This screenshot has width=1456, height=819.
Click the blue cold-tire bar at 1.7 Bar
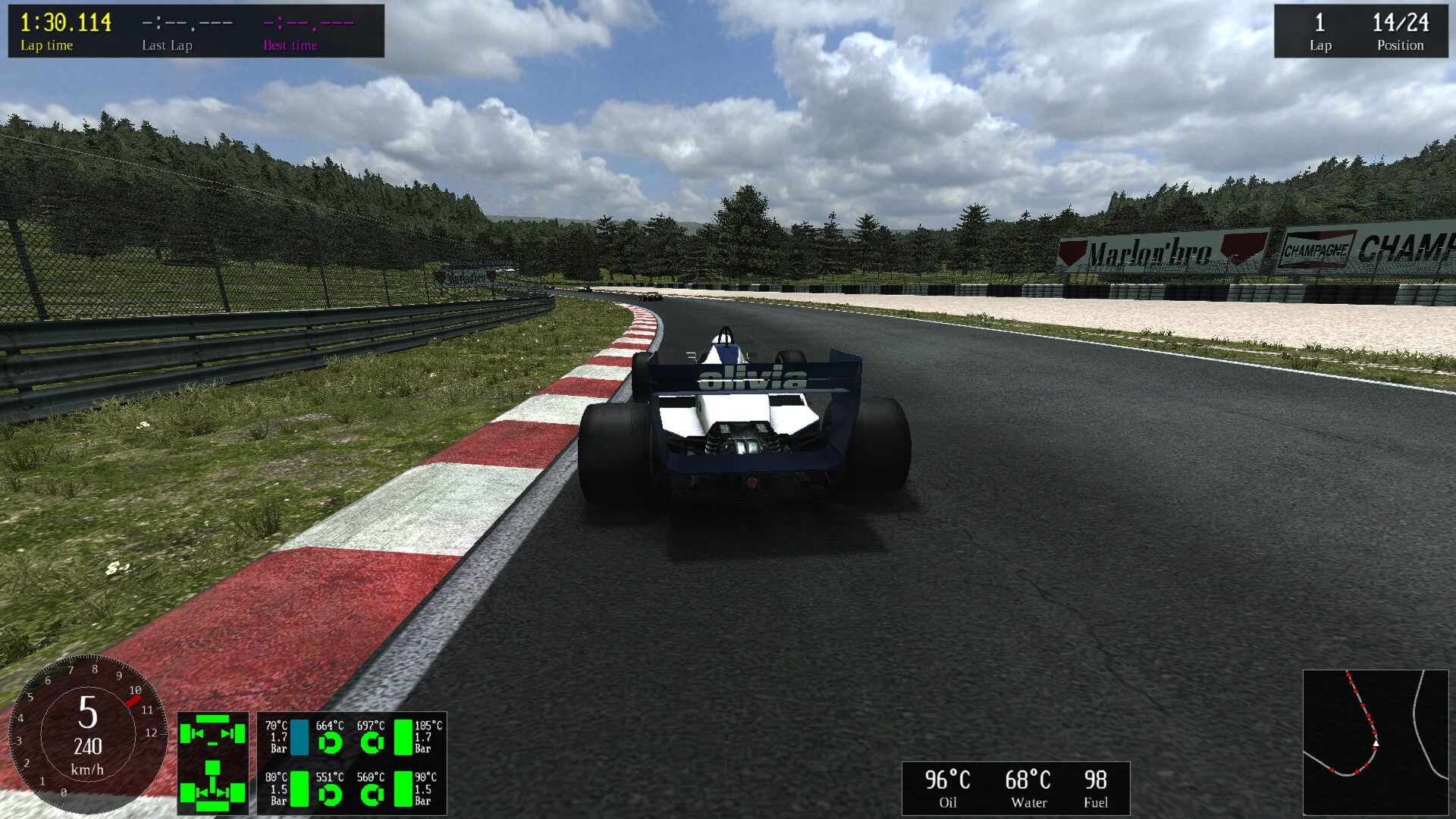[x=300, y=739]
